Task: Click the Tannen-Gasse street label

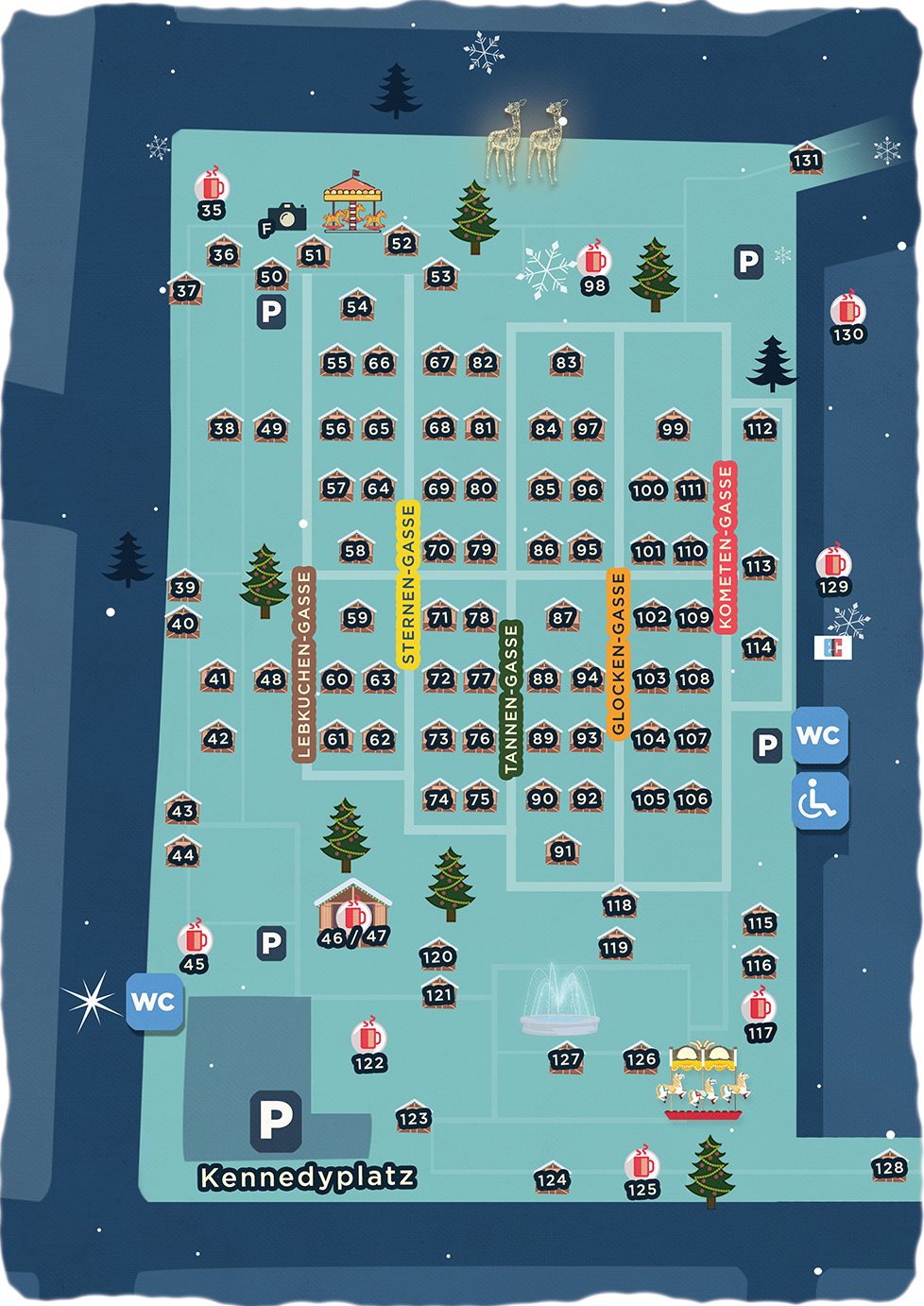Action: tap(510, 698)
